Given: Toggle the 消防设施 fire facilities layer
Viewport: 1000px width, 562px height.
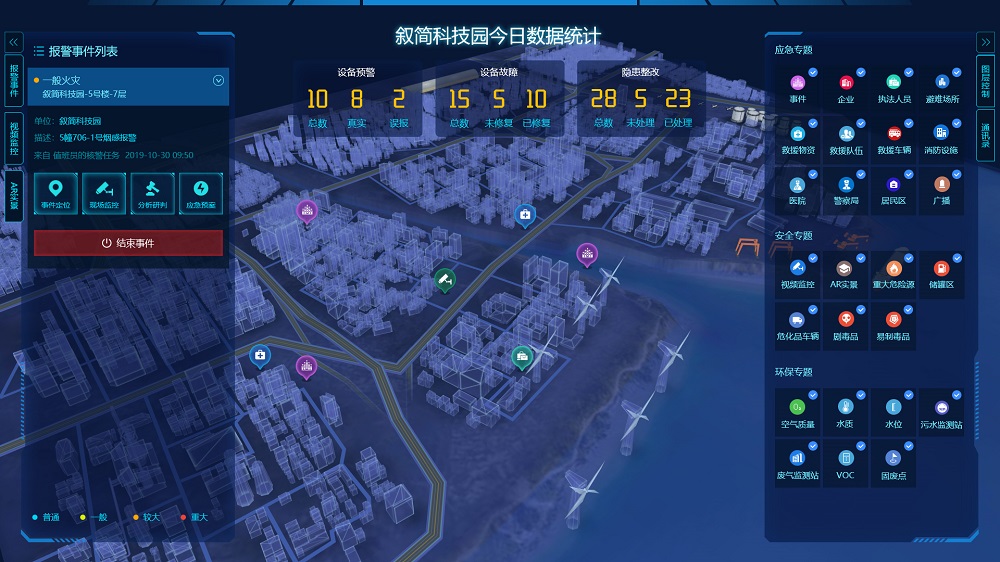Looking at the screenshot, I should (940, 137).
